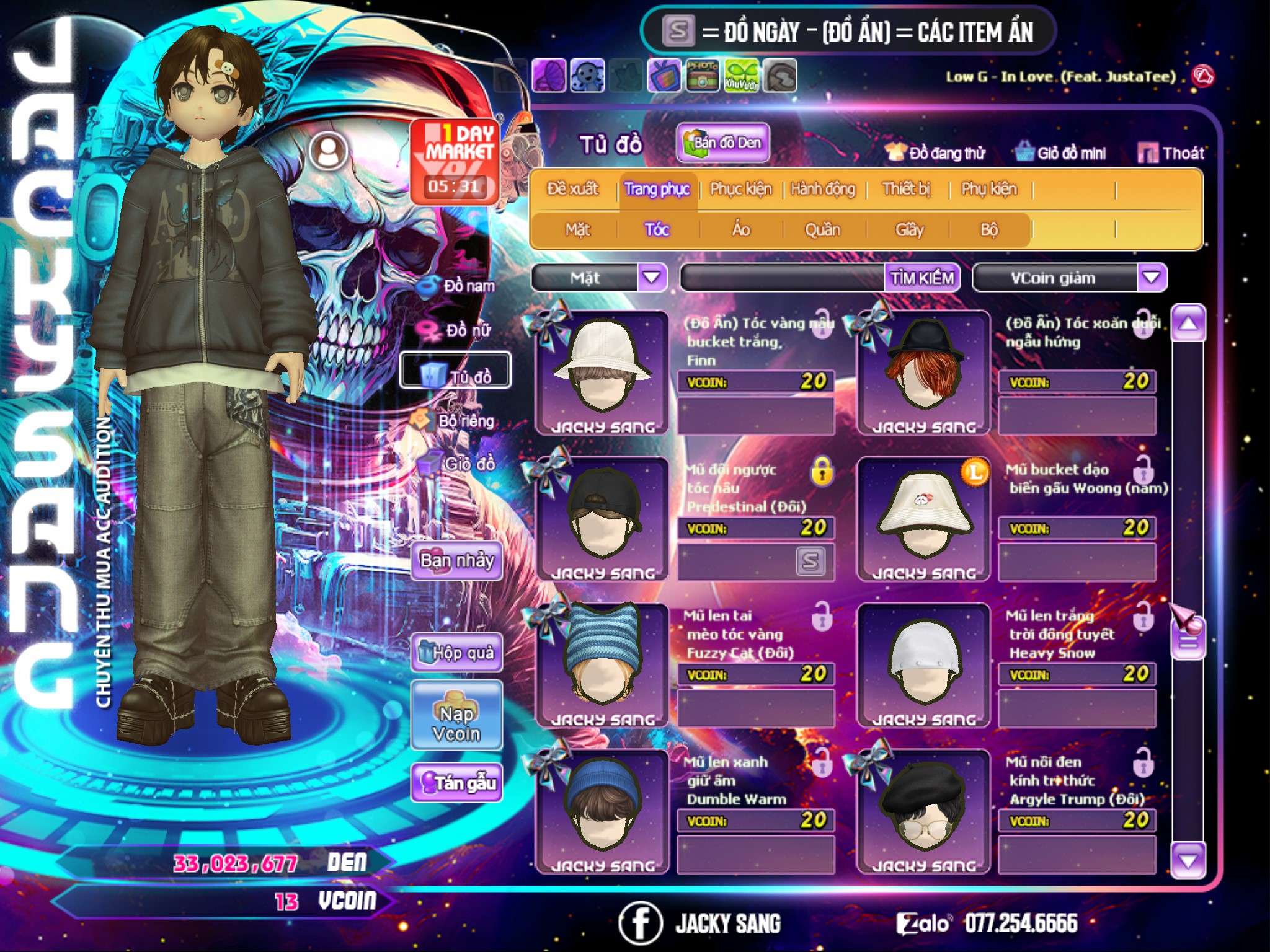Image resolution: width=1270 pixels, height=952 pixels.
Task: Open the Quần subtab
Action: click(x=822, y=230)
